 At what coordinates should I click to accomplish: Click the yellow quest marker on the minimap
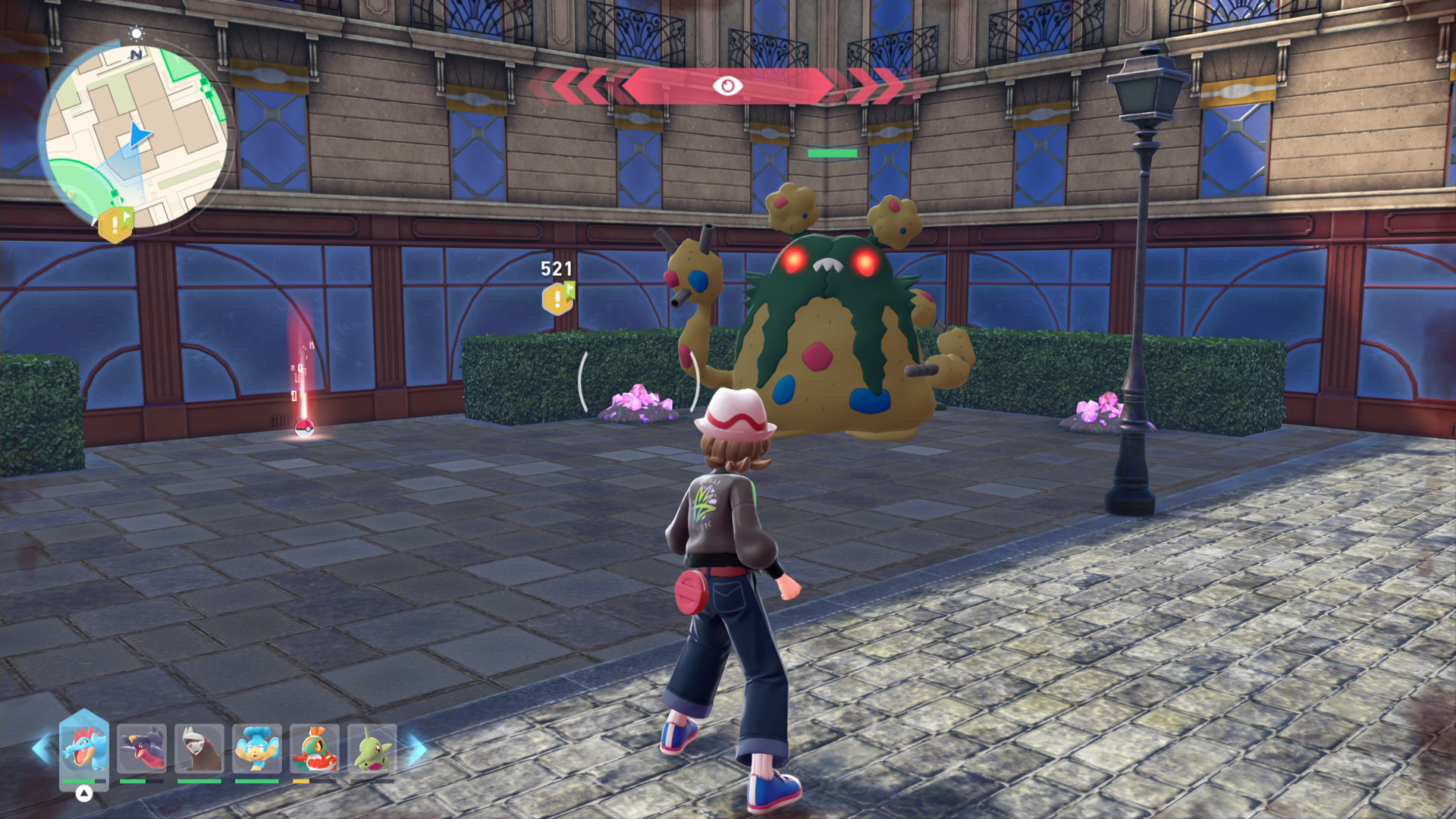[x=115, y=224]
